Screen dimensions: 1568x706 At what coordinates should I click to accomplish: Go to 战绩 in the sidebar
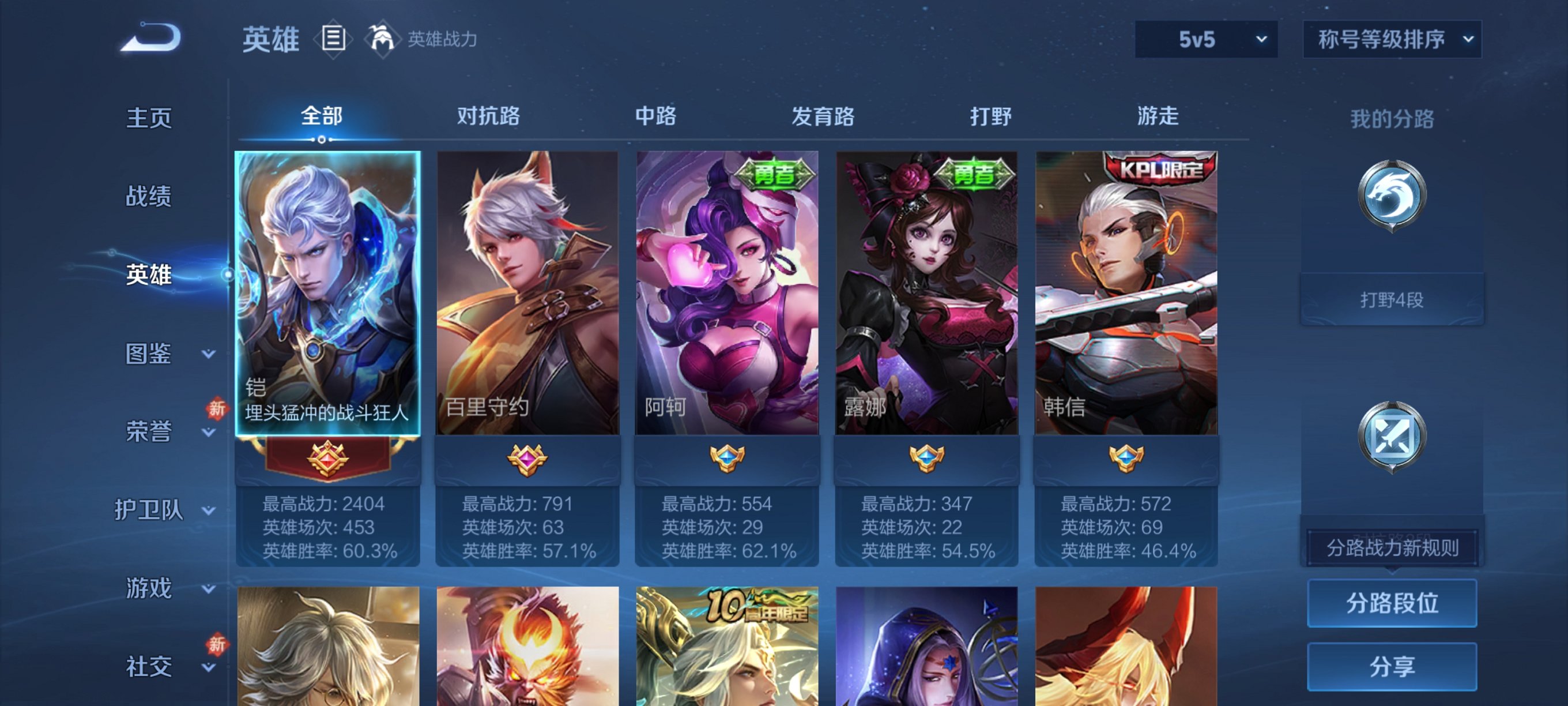click(149, 196)
